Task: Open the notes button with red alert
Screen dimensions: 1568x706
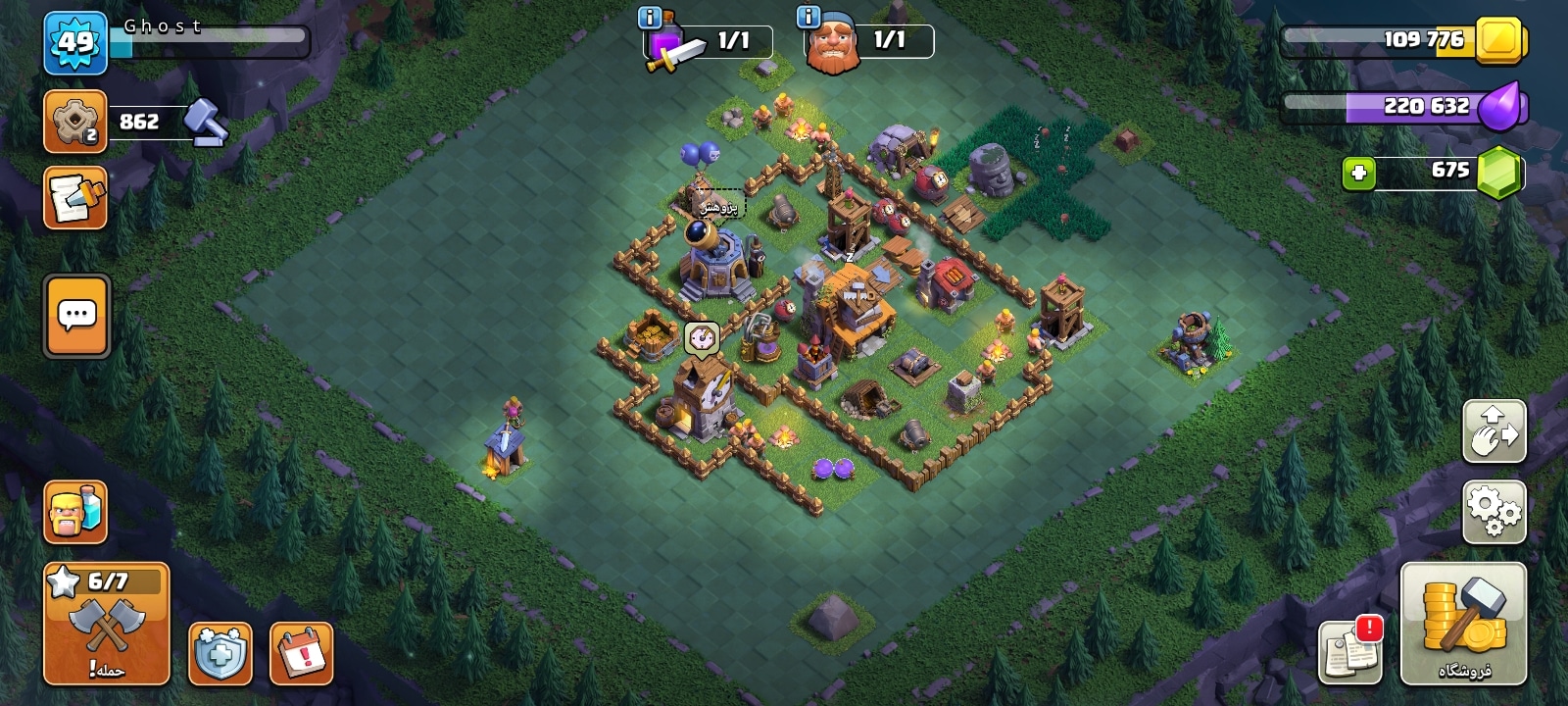Action: coord(1349,650)
